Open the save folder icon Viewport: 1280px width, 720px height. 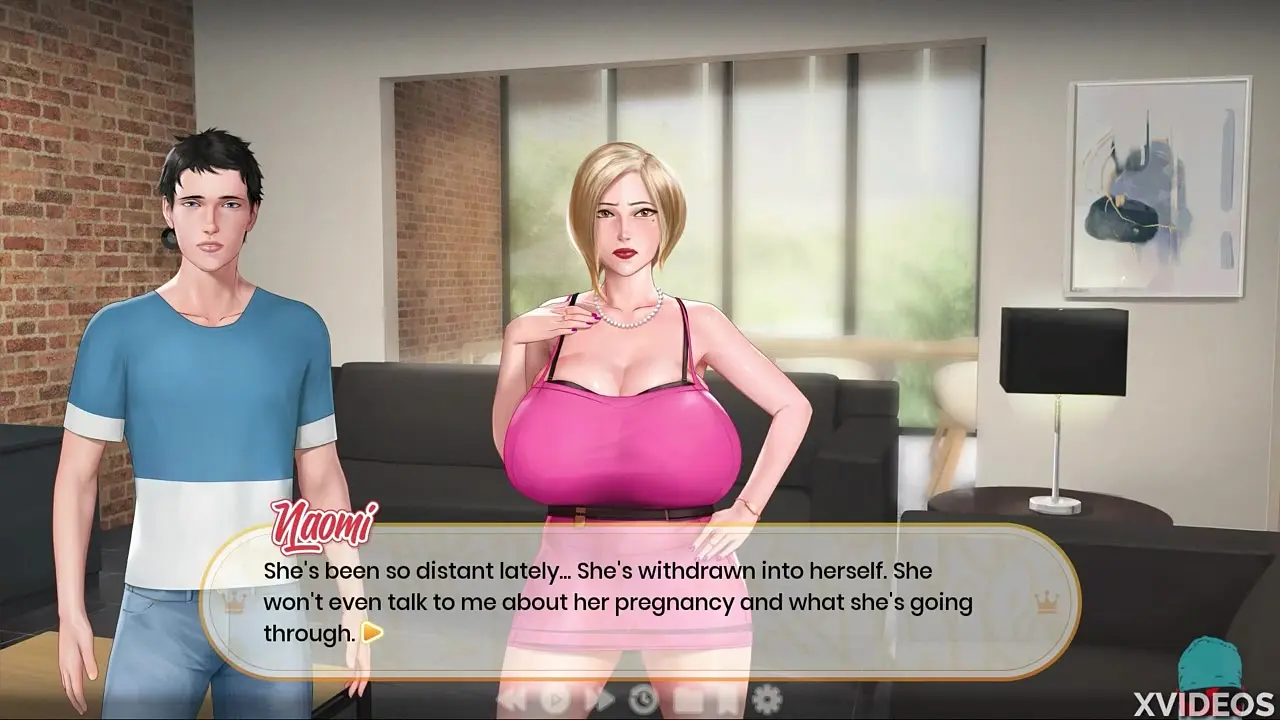click(689, 698)
